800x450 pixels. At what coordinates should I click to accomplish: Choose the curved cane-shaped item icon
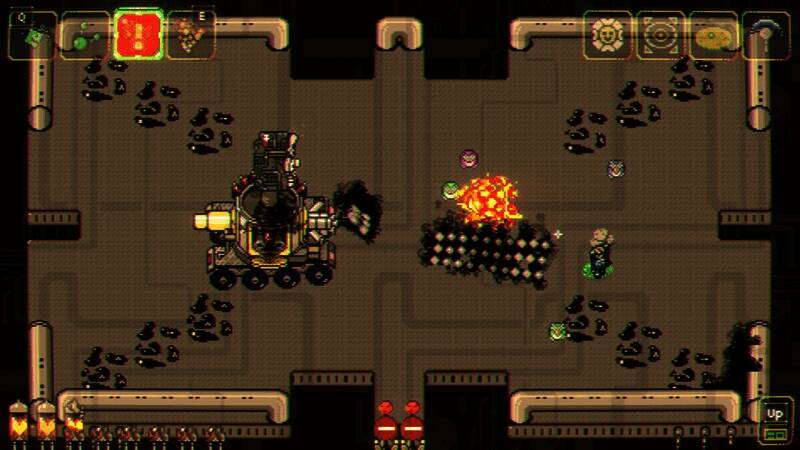(766, 35)
